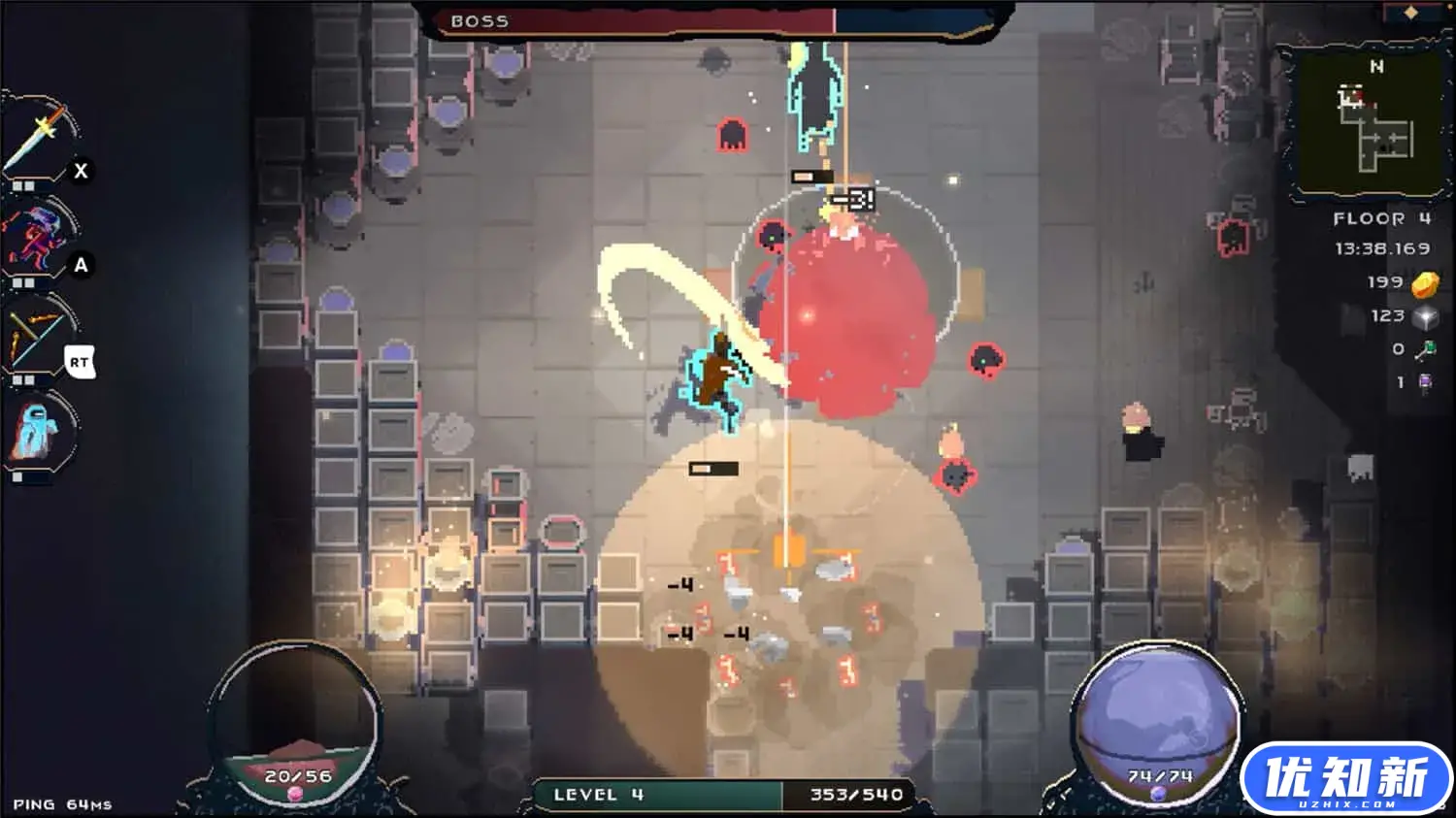
Task: Click the gold coin currency icon
Action: [1425, 283]
